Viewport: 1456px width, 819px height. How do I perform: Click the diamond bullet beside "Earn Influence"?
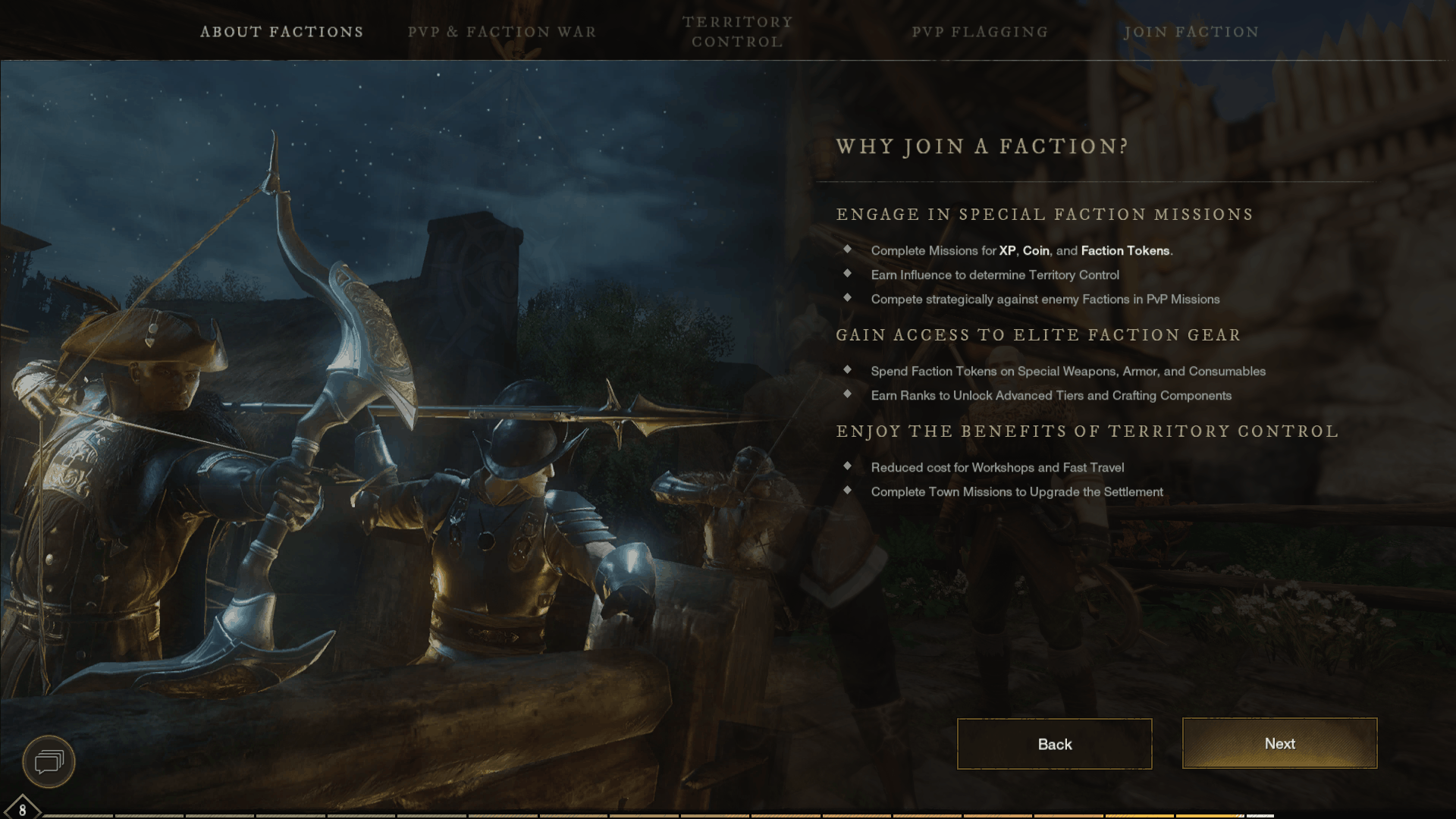(x=847, y=275)
